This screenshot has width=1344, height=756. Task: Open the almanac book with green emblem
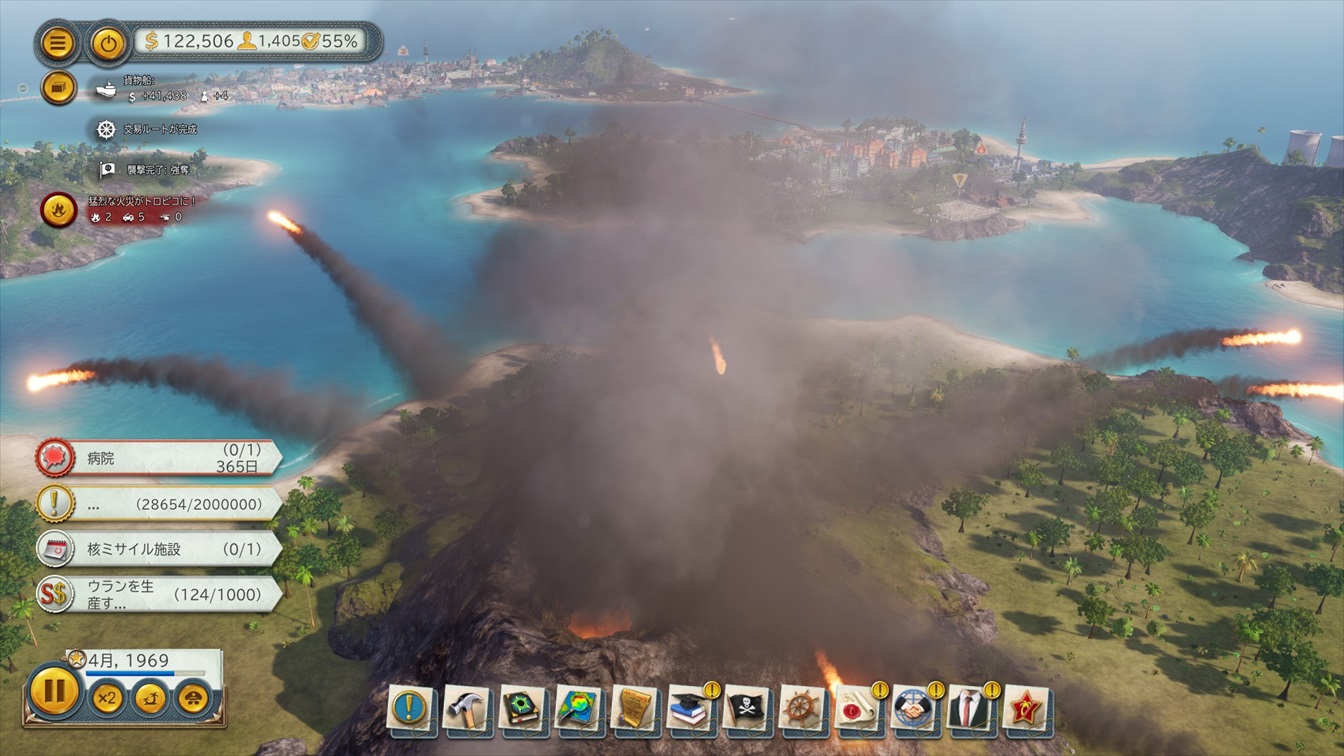click(522, 708)
